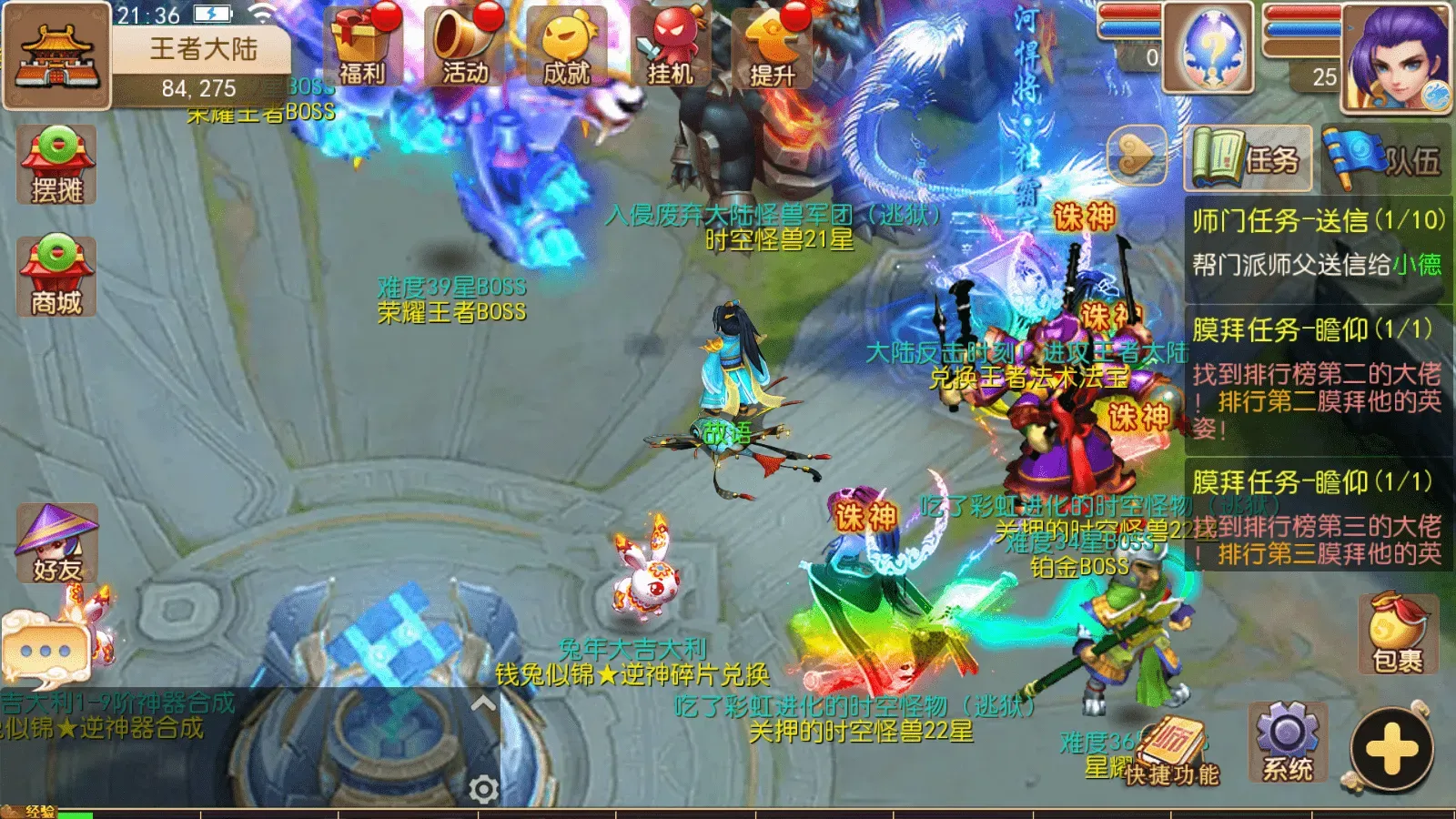Switch to the 队伍 team tab
The image size is (1456, 819).
pos(1384,159)
